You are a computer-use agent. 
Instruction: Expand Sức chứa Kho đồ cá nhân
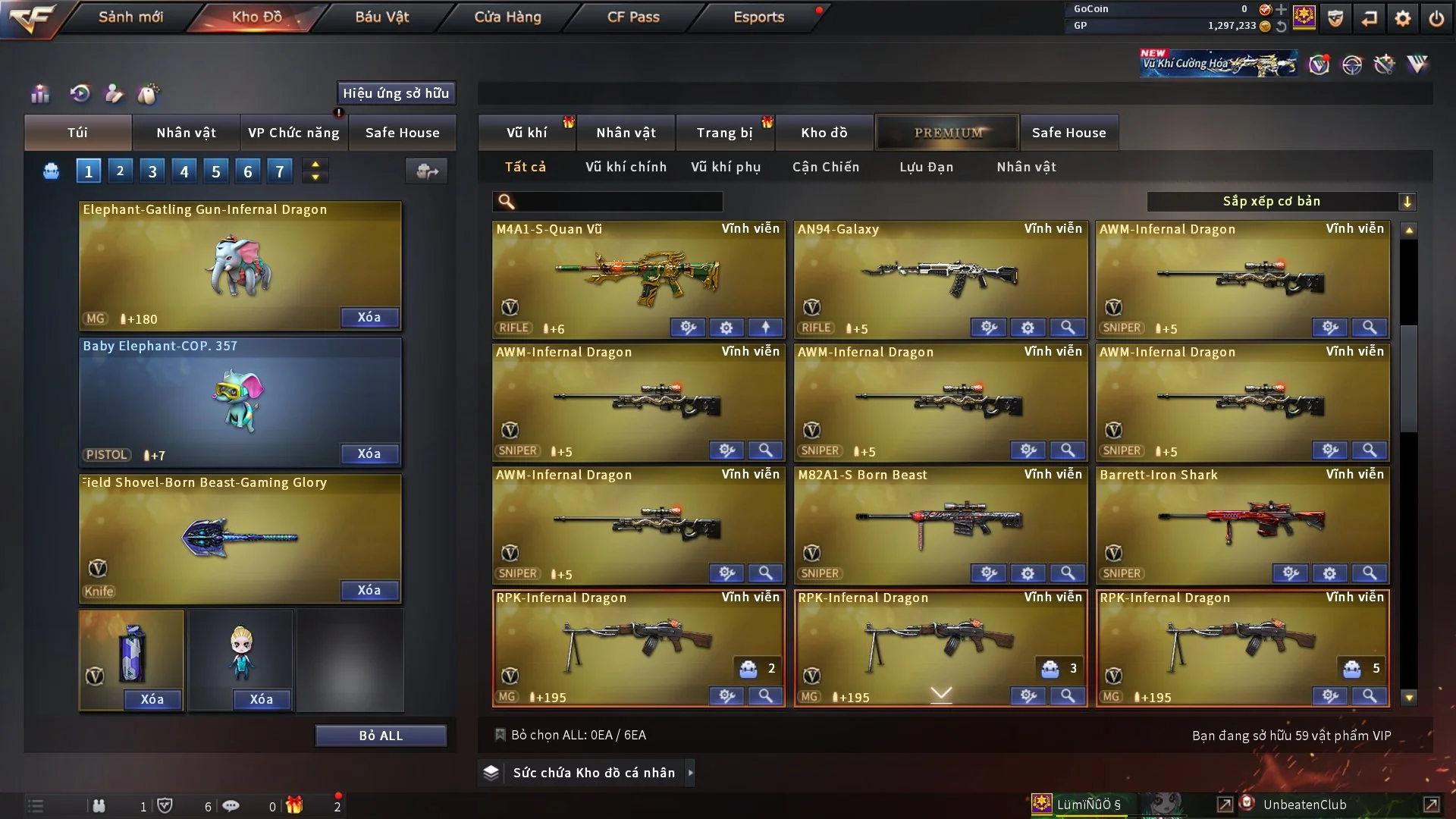[594, 773]
